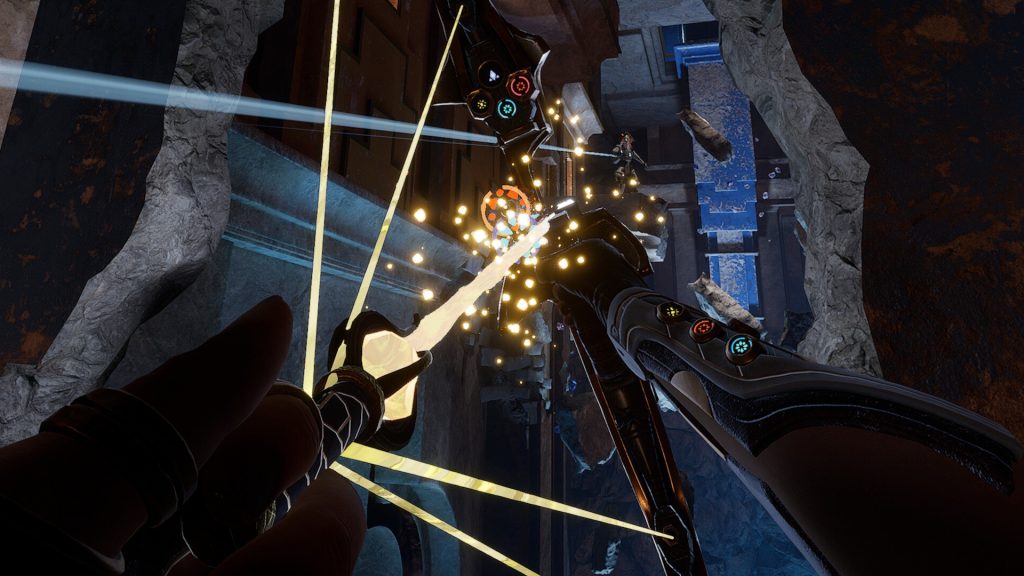1024x576 pixels.
Task: Pick the yellow burst icon near the arrowhead
Action: pyautogui.click(x=481, y=103)
